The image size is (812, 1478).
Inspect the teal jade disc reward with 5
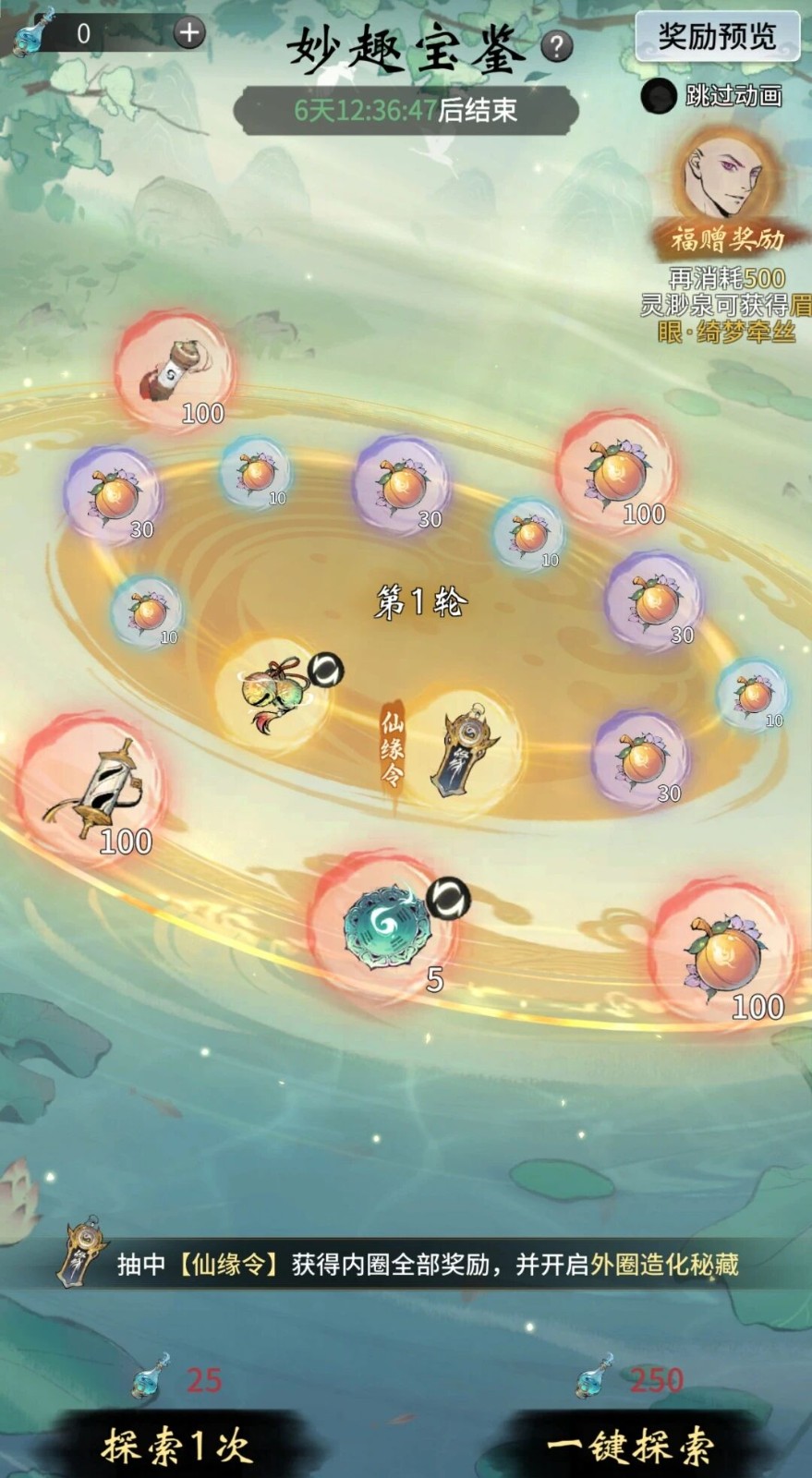[x=384, y=928]
